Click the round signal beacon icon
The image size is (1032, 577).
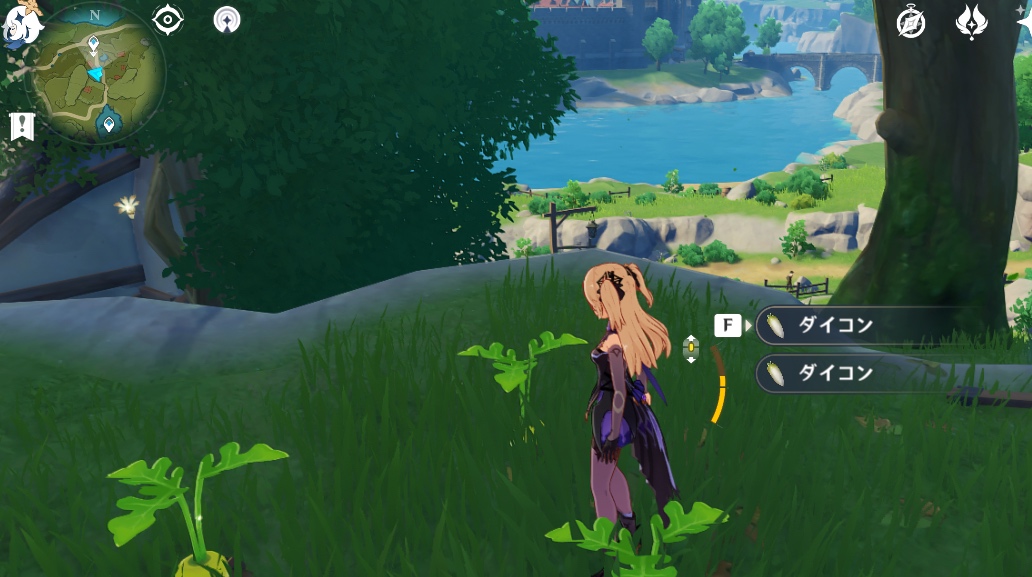point(227,20)
